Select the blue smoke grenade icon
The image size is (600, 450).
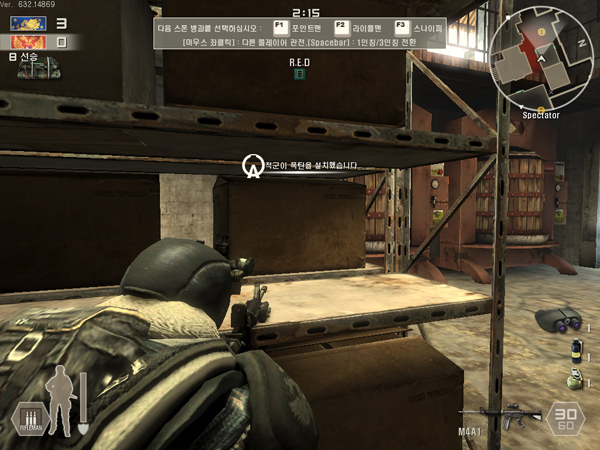coord(575,350)
